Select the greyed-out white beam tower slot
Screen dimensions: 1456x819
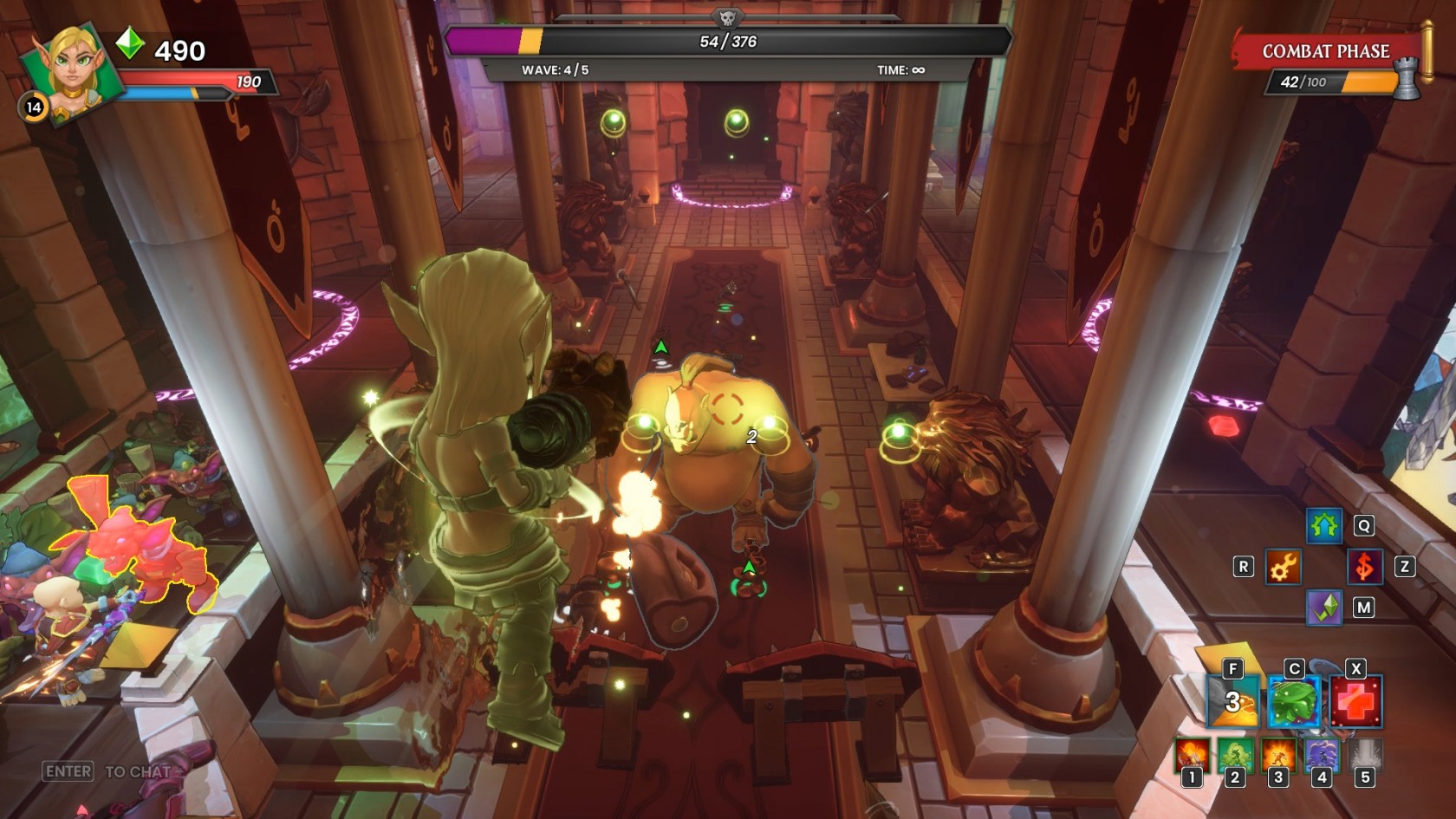[x=1364, y=755]
